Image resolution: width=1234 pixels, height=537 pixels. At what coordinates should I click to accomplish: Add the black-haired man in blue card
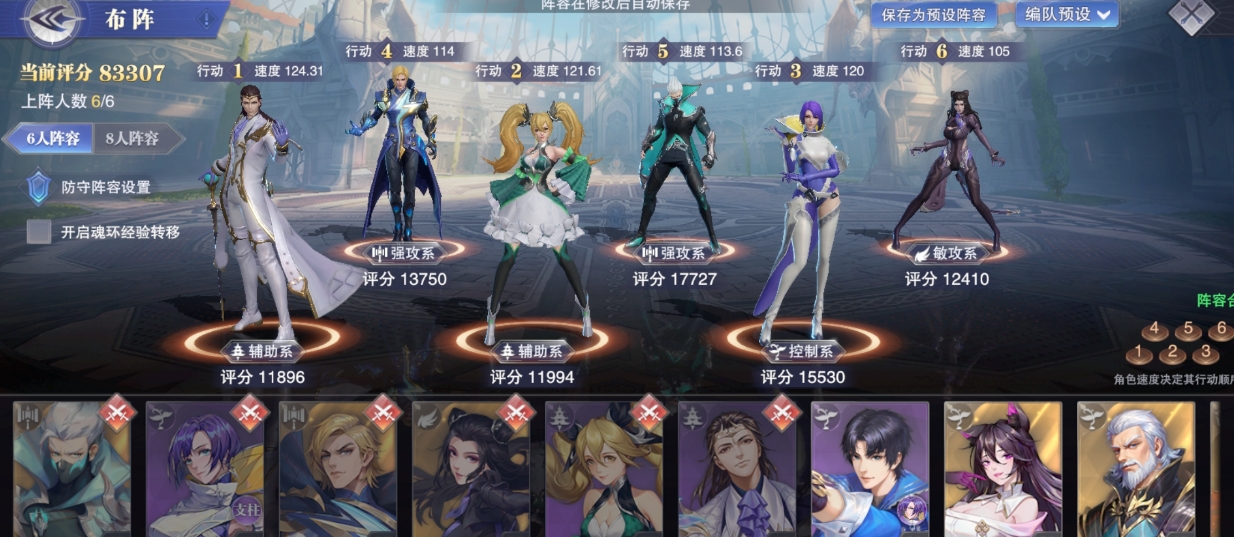click(870, 469)
